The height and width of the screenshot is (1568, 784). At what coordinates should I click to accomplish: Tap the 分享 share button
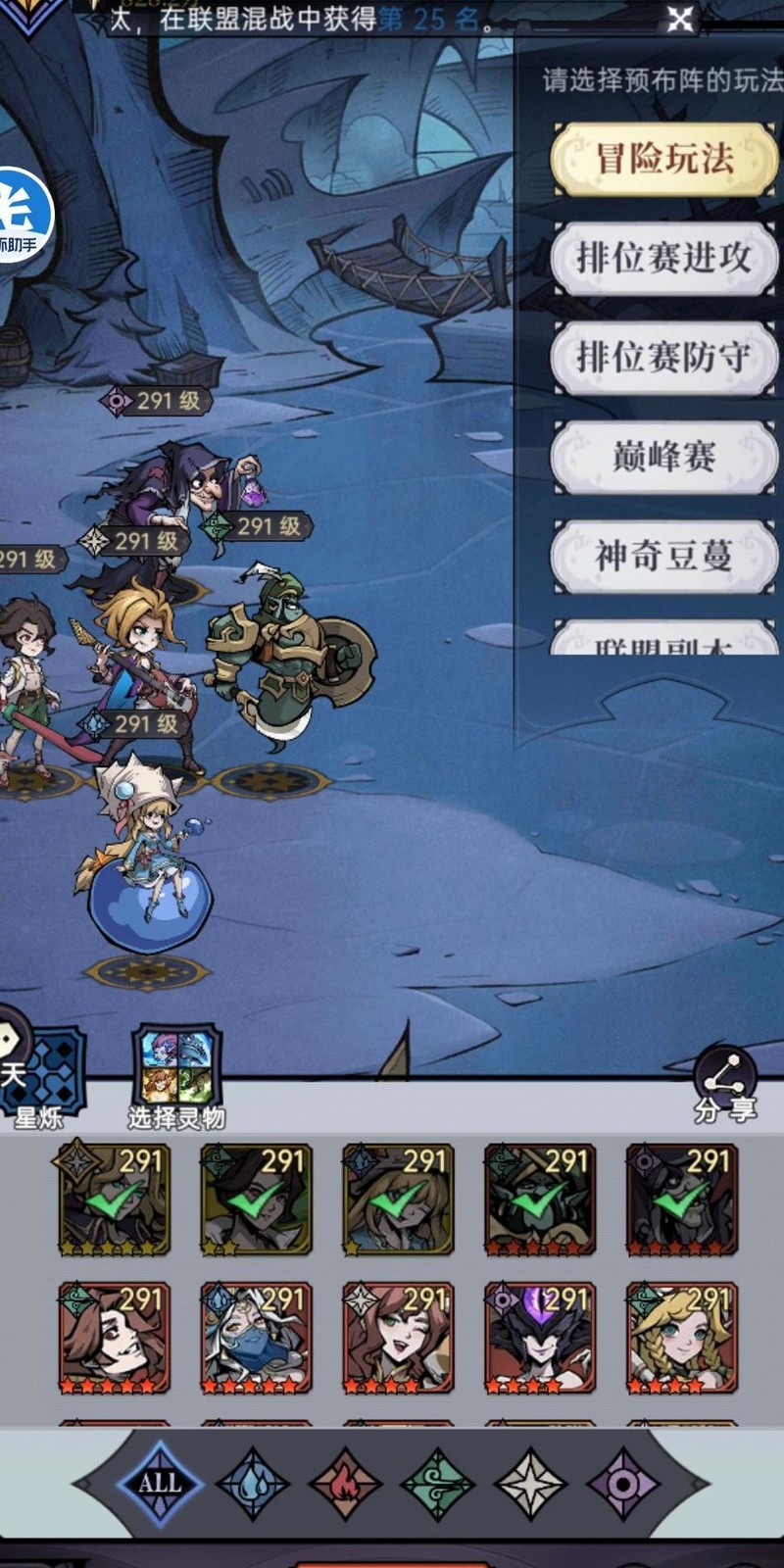725,1086
